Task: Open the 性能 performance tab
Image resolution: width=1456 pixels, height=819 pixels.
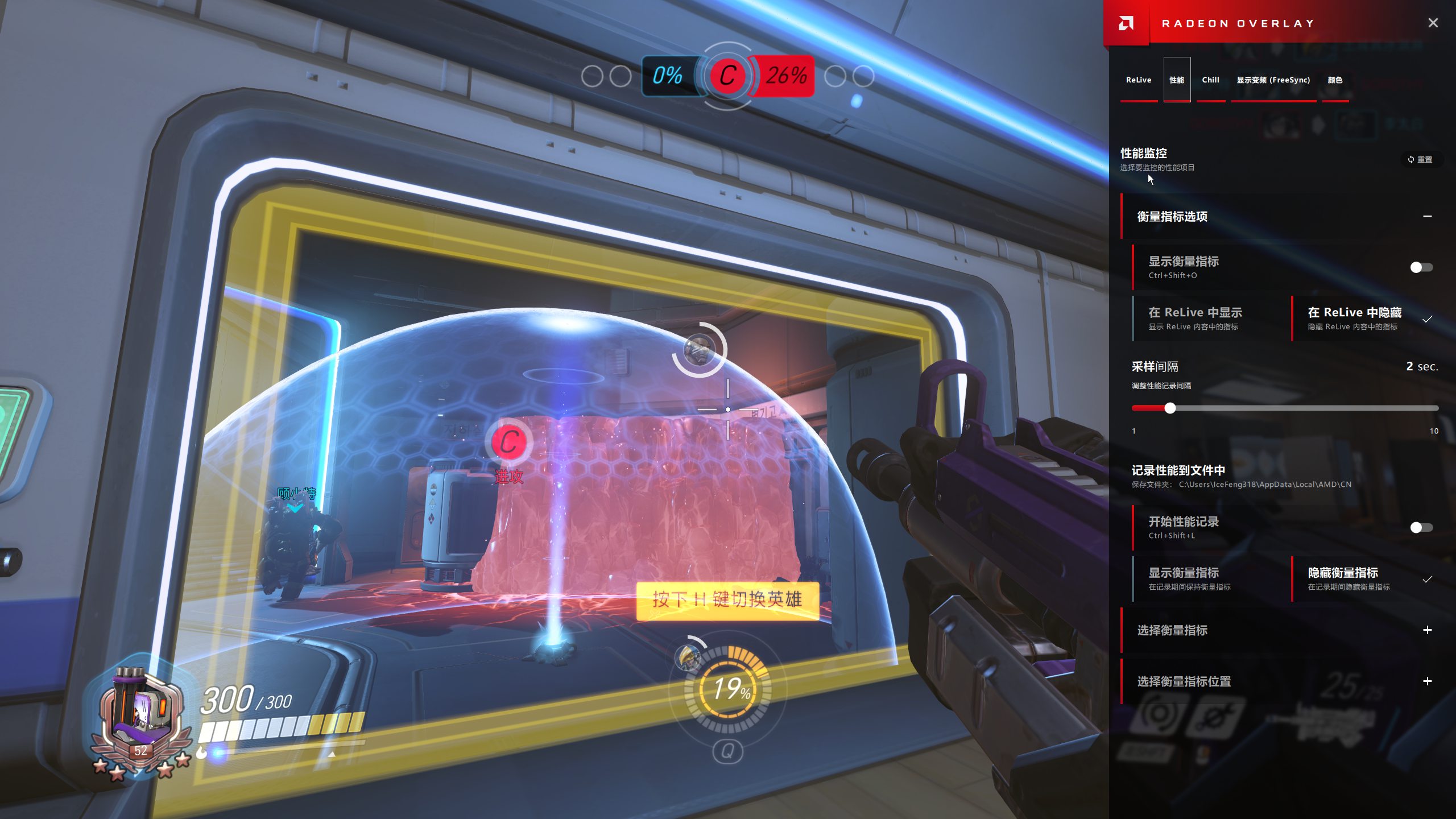Action: (1176, 80)
